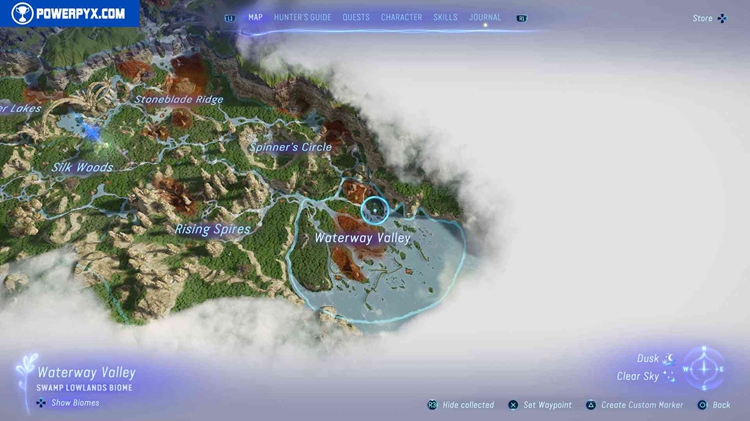750x421 pixels.
Task: Open the PowerPyx.com watermark link
Action: pos(69,14)
